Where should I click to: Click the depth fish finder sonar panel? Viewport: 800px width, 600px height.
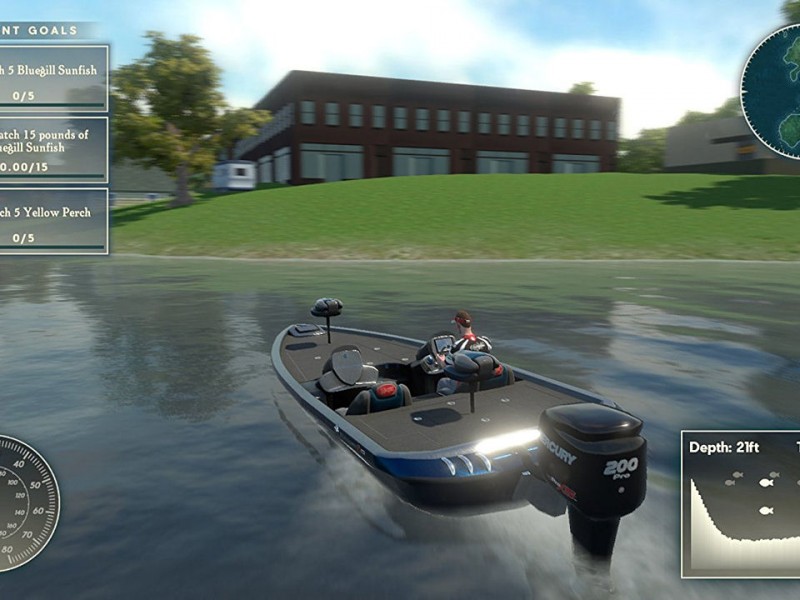coord(741,504)
